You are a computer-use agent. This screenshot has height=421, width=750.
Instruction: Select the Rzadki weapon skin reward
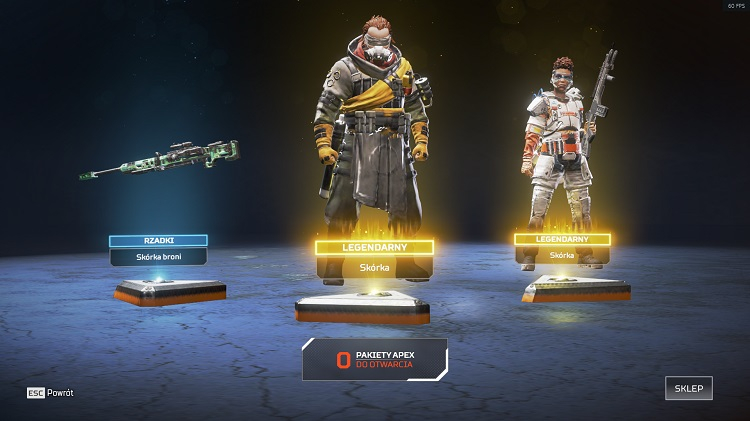tap(158, 249)
